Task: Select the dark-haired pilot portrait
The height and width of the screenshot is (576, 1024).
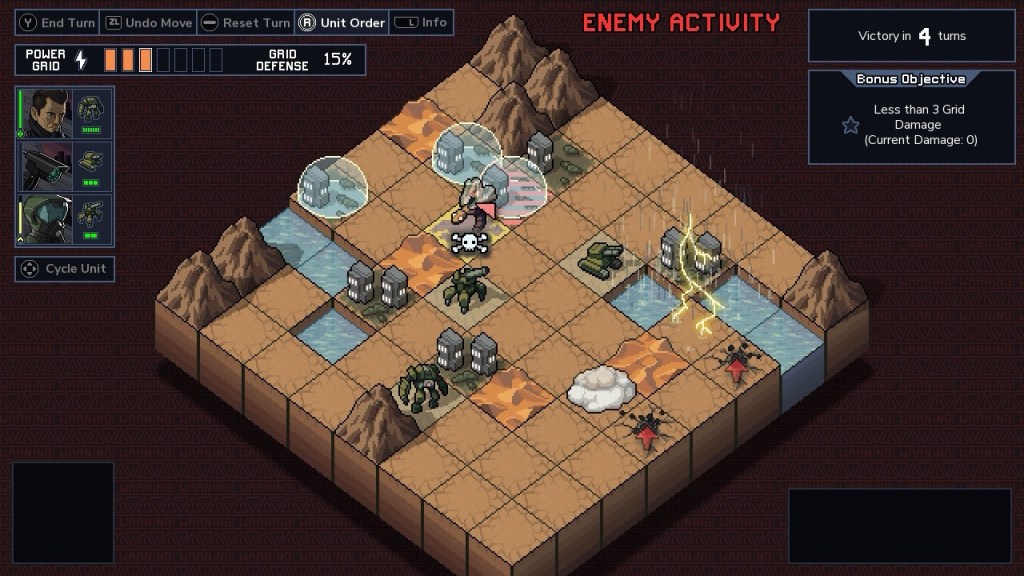Action: pos(46,114)
